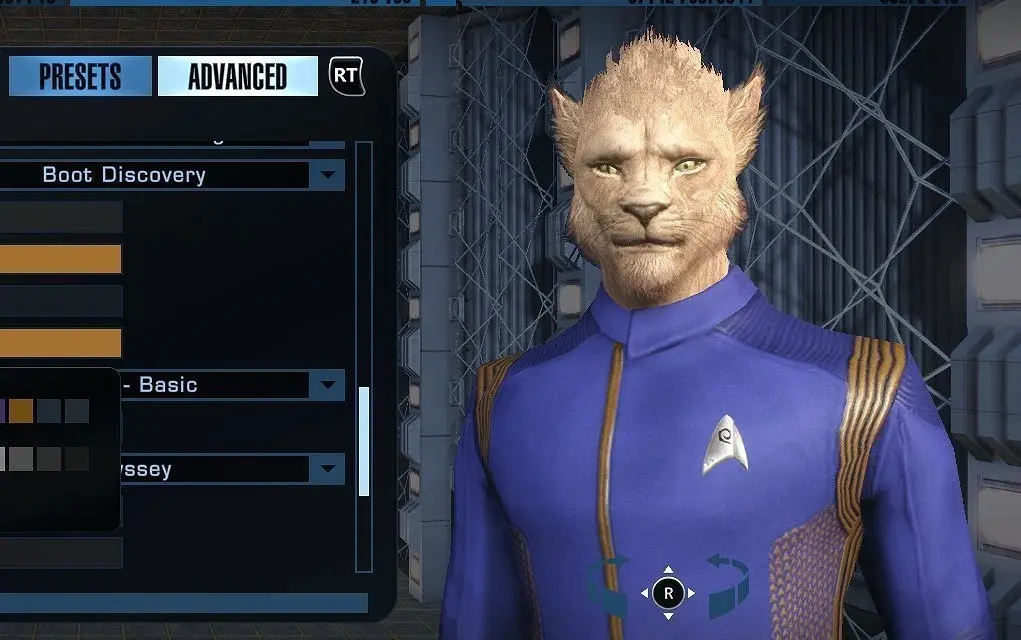Pick the orange swatch in the color palette

click(x=21, y=410)
